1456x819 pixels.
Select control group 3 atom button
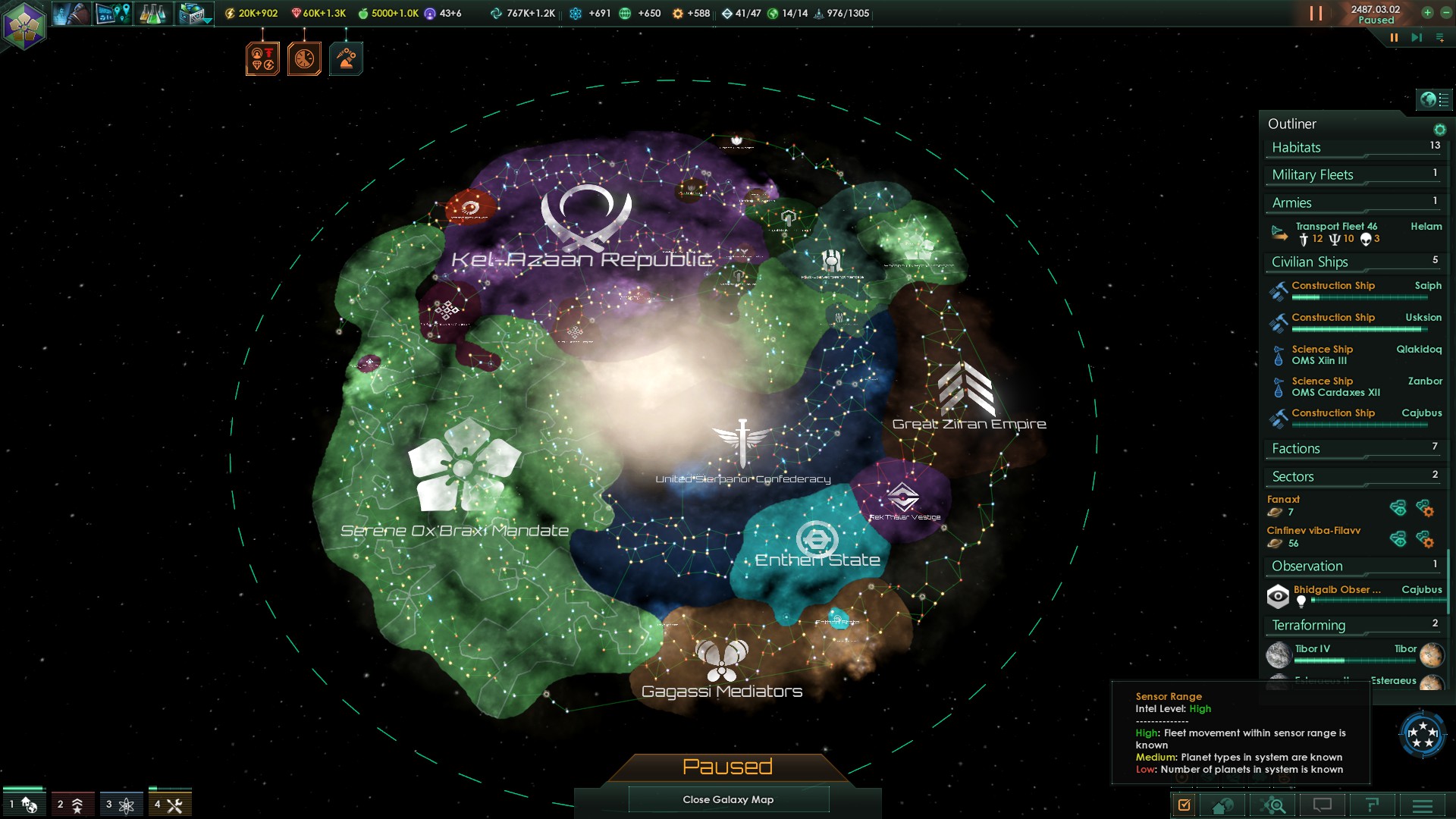[x=121, y=805]
